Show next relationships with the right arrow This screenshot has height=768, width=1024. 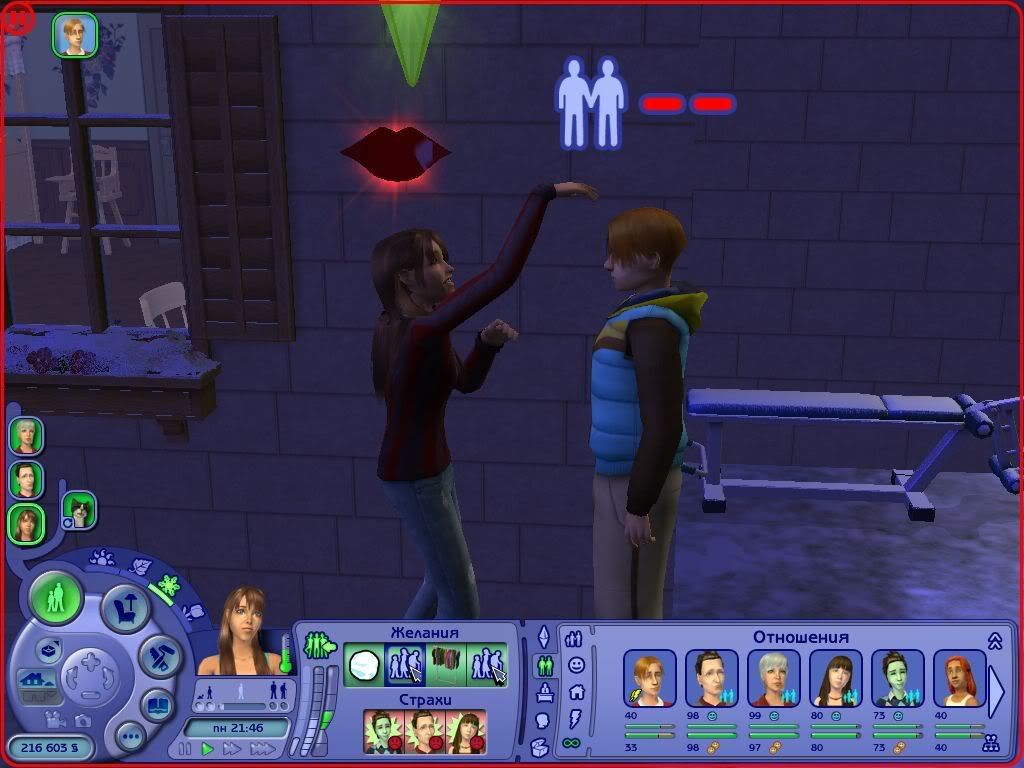(x=996, y=691)
